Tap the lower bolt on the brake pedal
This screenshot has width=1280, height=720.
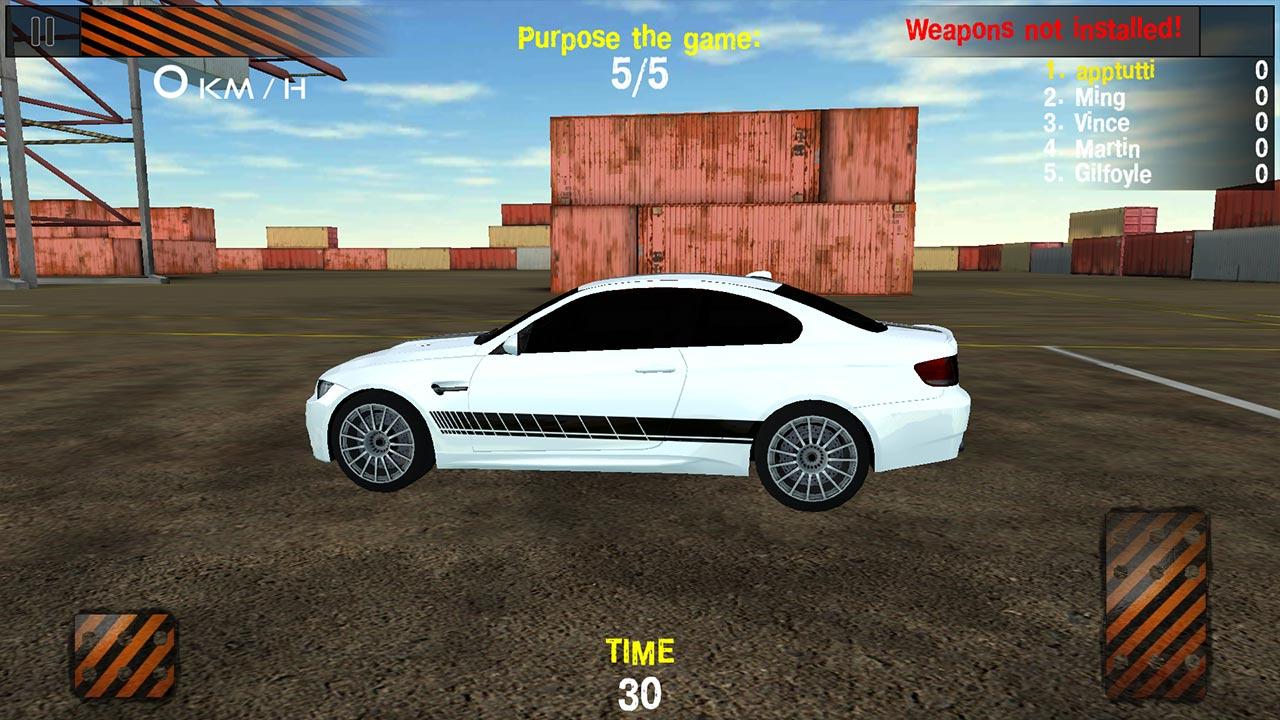coord(125,673)
